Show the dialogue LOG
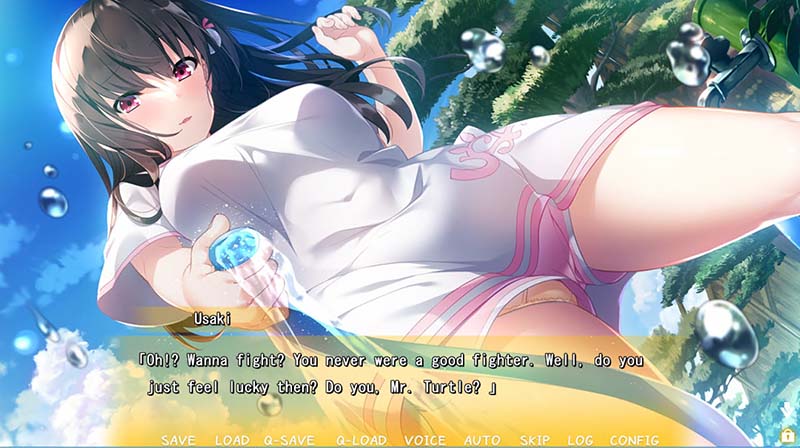Screen dimensions: 800x448 pyautogui.click(x=581, y=440)
